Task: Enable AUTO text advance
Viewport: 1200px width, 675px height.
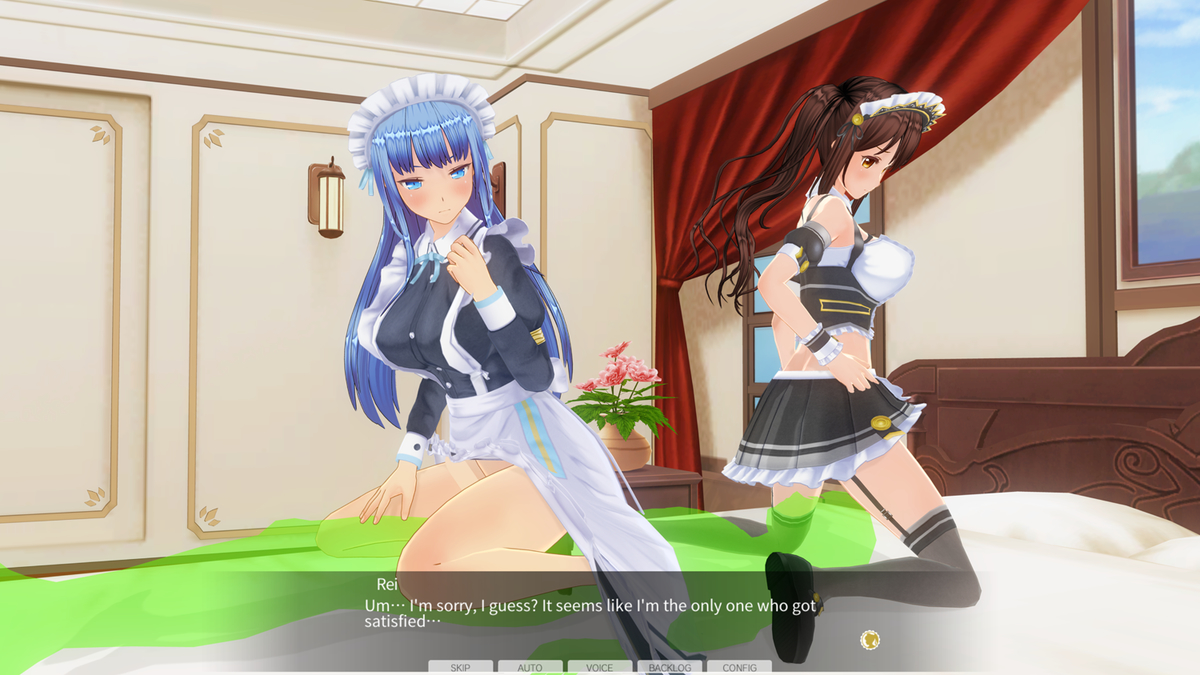Action: click(530, 667)
